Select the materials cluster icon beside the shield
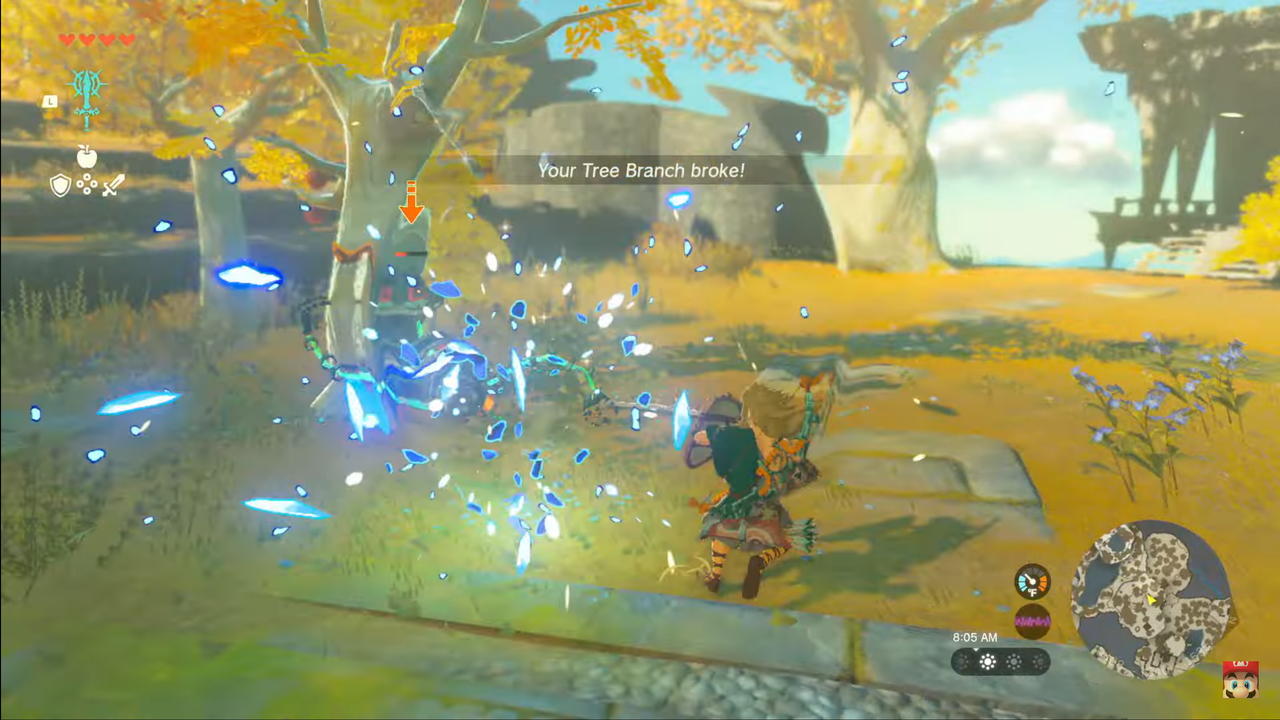Screen dimensions: 1280x720 click(x=87, y=184)
